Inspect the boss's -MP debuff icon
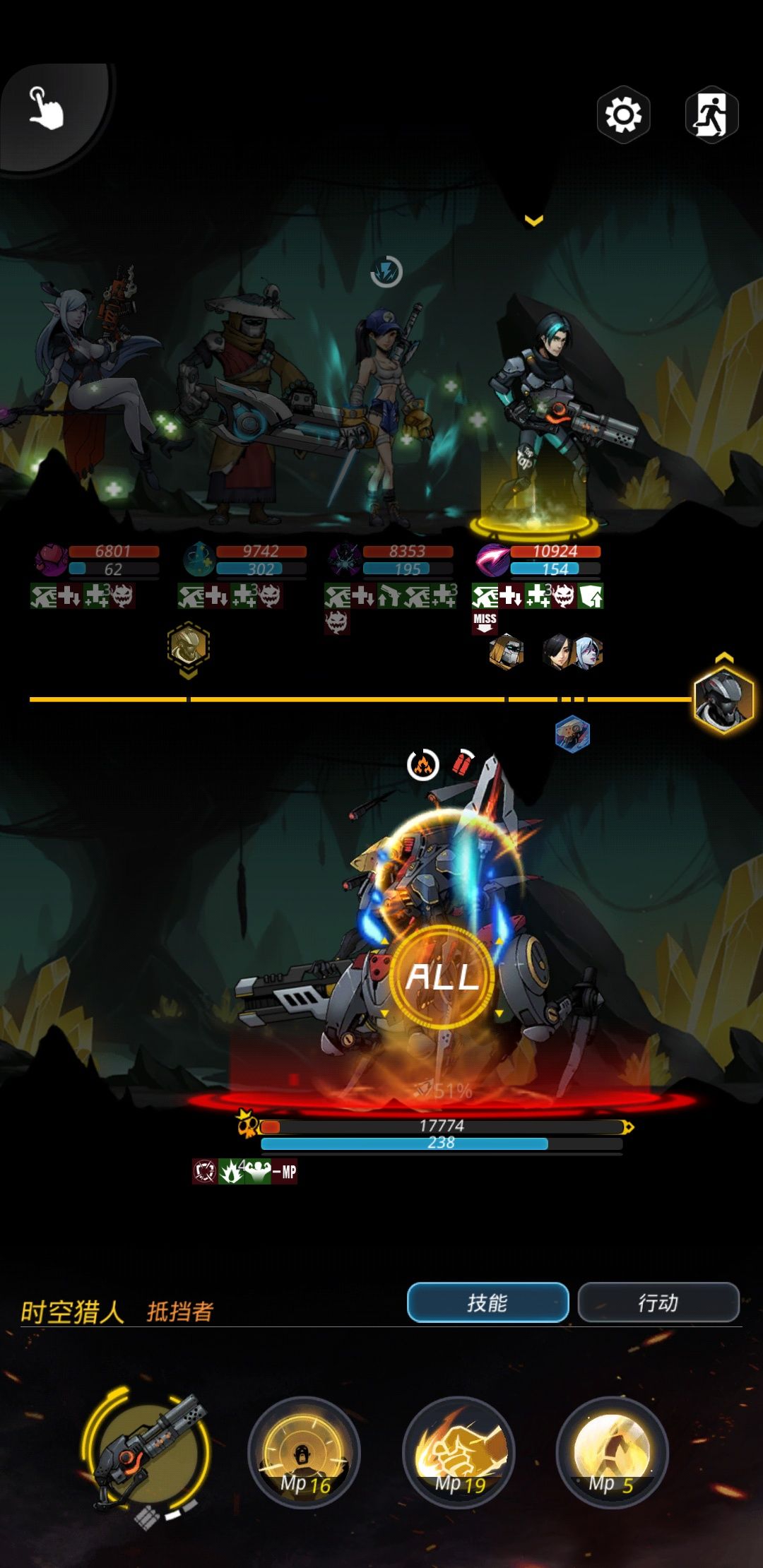Image resolution: width=763 pixels, height=1568 pixels. (285, 1172)
